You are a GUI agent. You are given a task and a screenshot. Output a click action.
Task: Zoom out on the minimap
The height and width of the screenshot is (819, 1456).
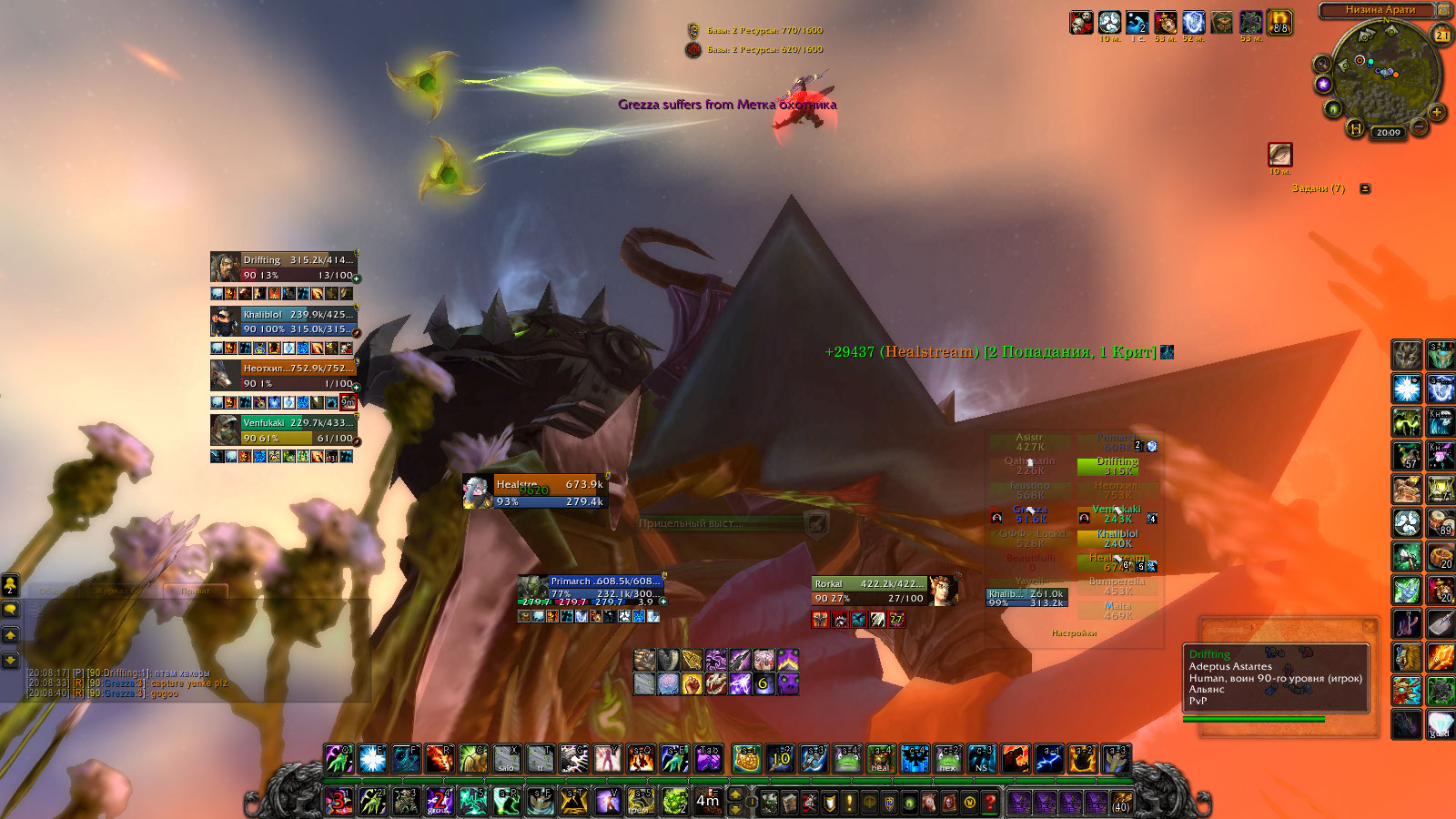[1419, 126]
